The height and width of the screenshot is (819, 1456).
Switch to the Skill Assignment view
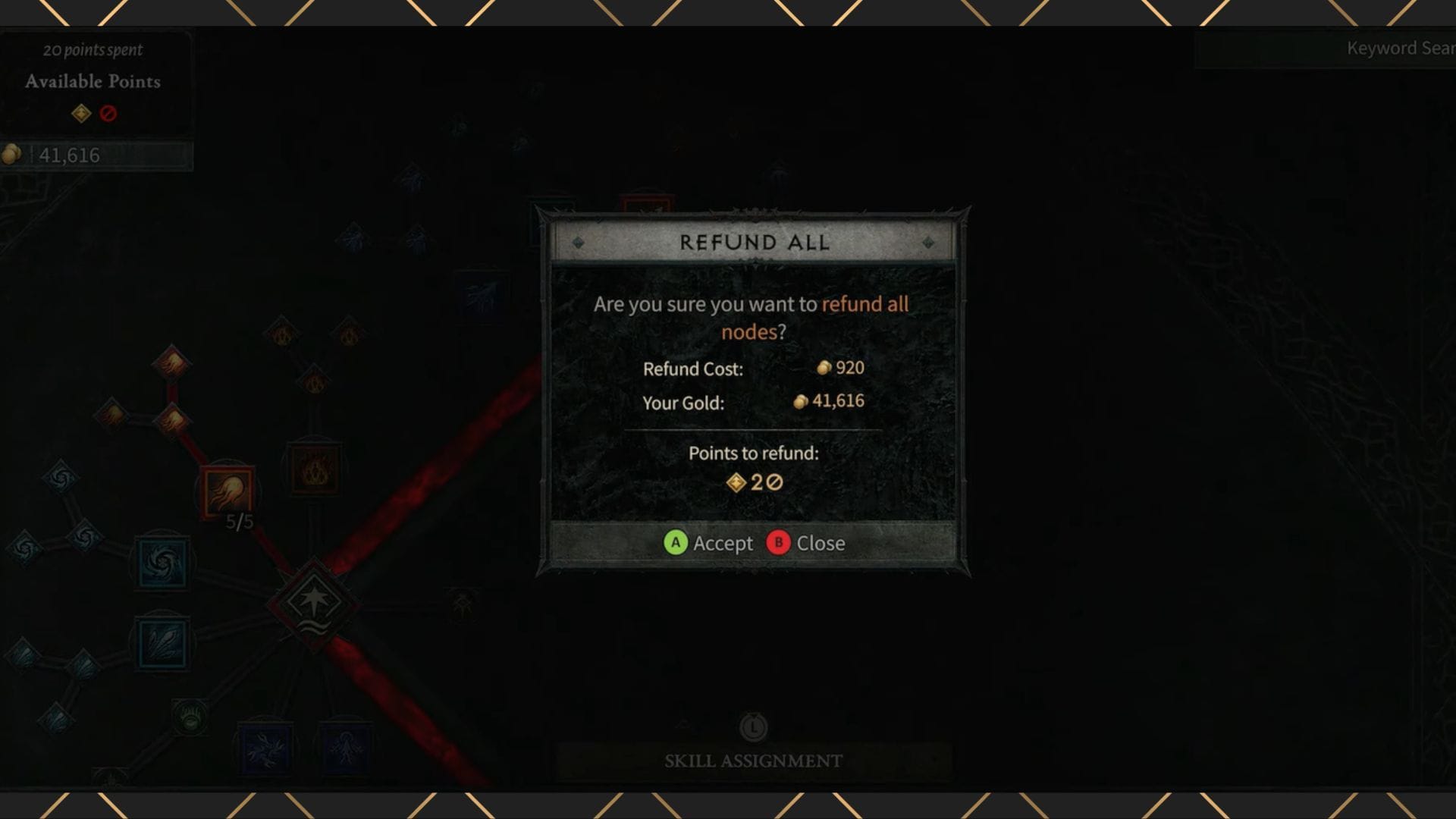[x=752, y=761]
